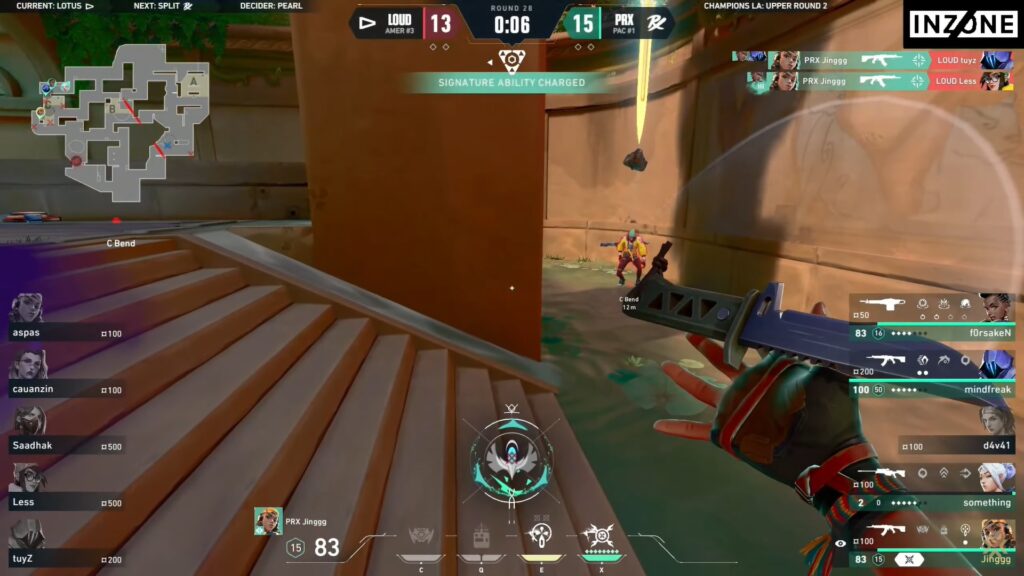The height and width of the screenshot is (576, 1024).
Task: Choose mindfreak's player card
Action: (932, 372)
